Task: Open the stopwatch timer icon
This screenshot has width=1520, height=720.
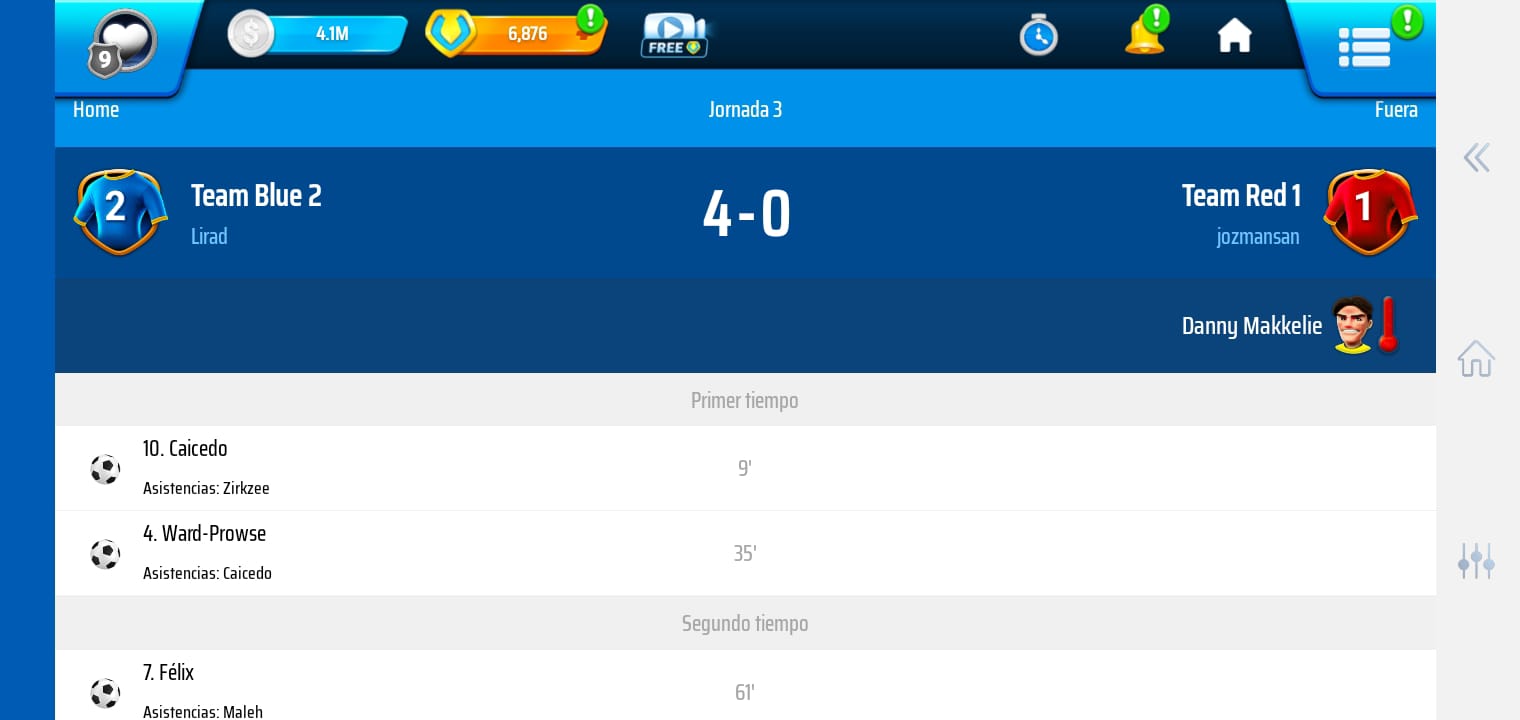Action: click(1038, 36)
